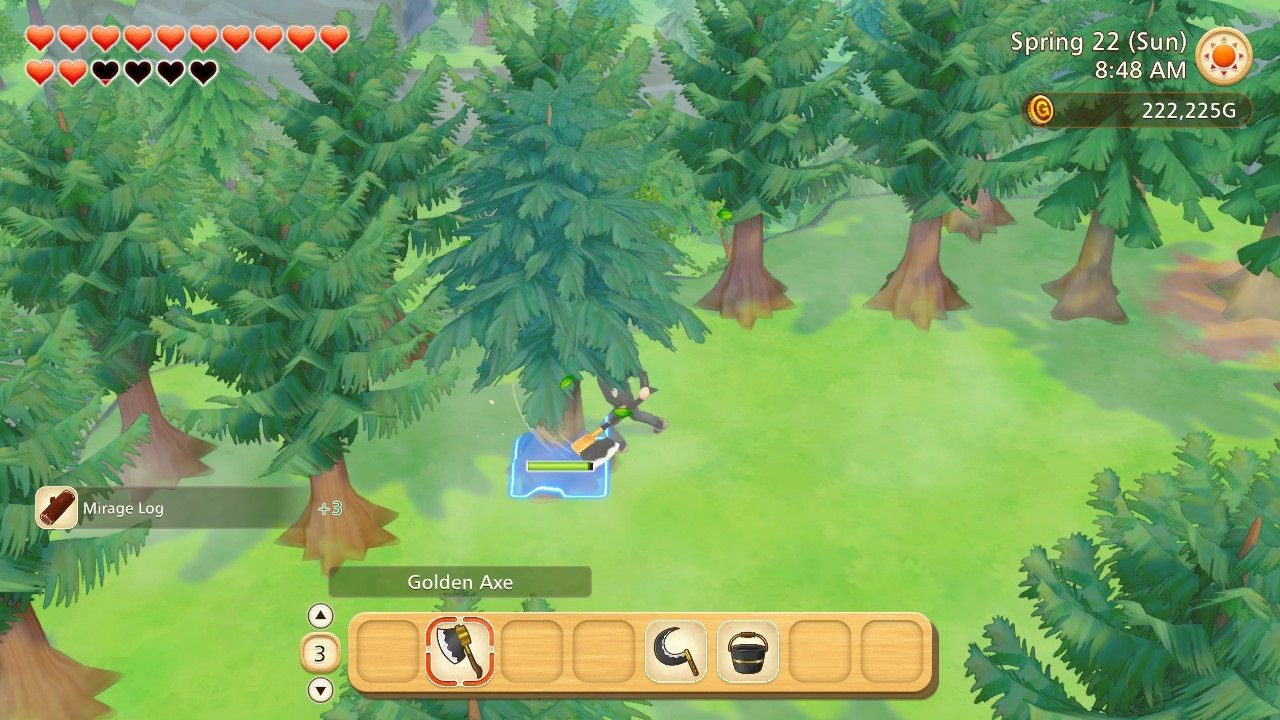Choose the black bucket hotbar slot
This screenshot has width=1280, height=720.
(x=747, y=651)
